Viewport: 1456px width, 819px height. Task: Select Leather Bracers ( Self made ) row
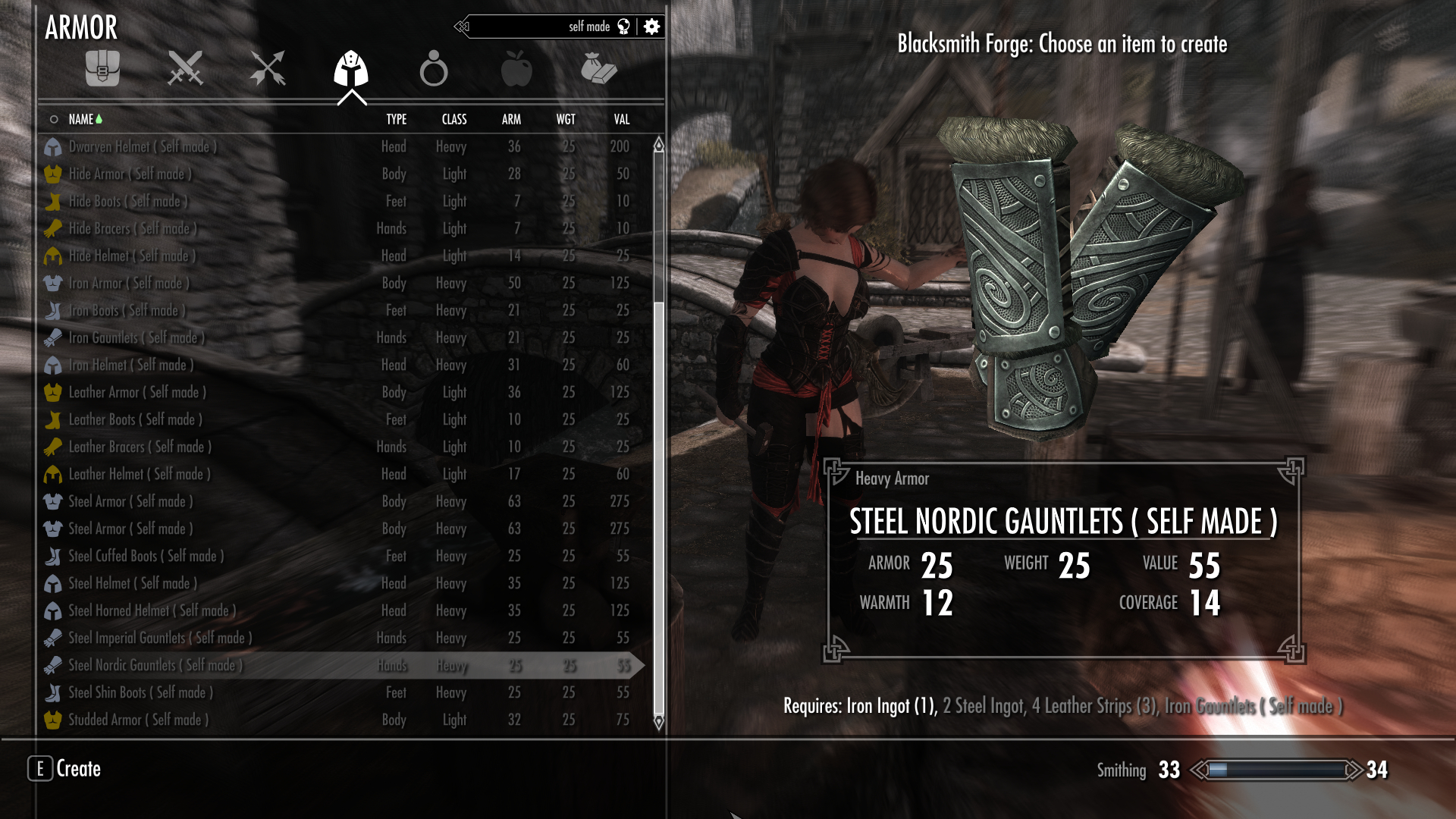pyautogui.click(x=140, y=447)
